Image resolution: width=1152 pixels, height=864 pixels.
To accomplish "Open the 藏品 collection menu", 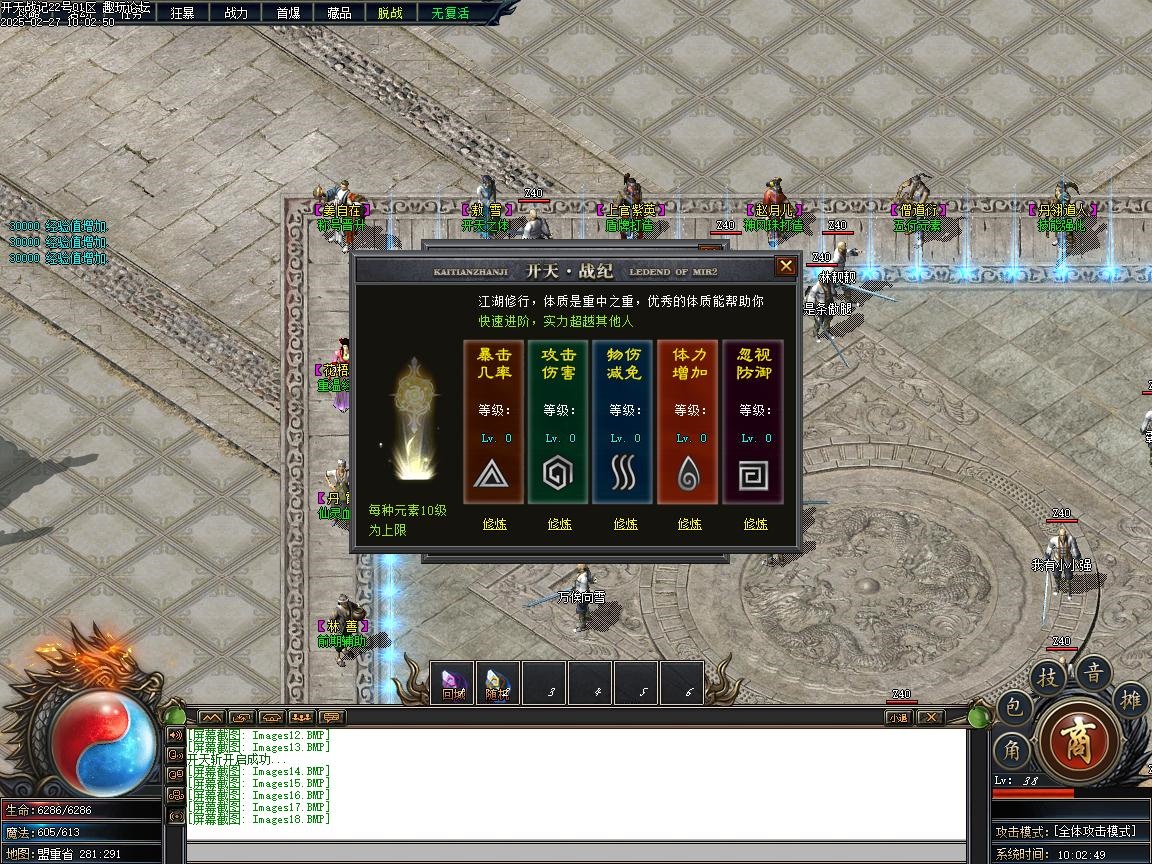I will (x=339, y=13).
